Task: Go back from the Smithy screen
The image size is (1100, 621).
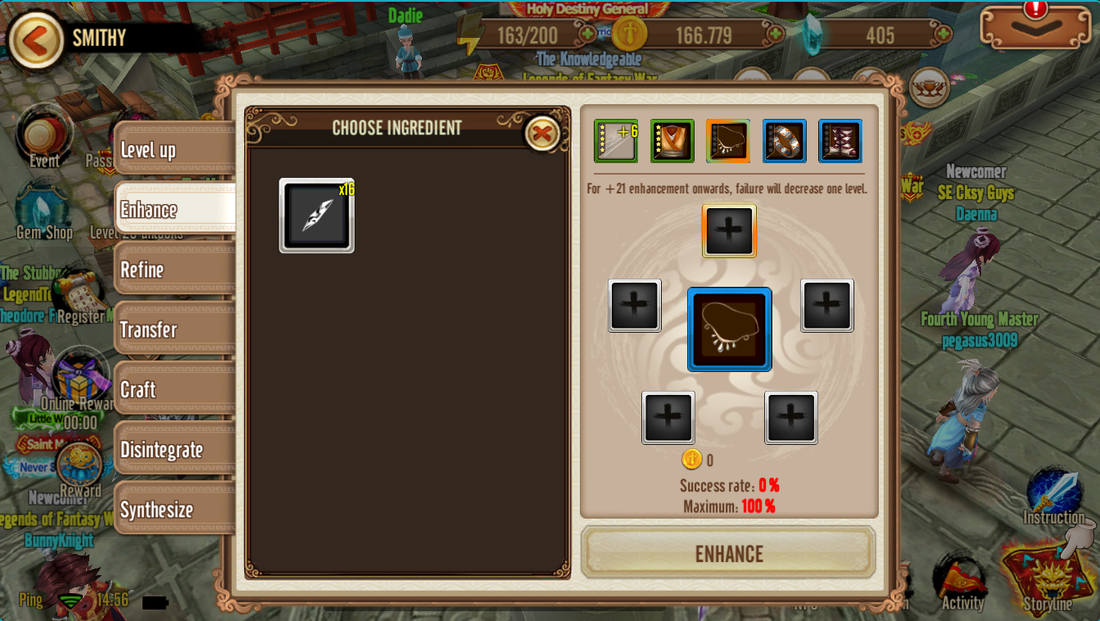Action: pyautogui.click(x=35, y=40)
